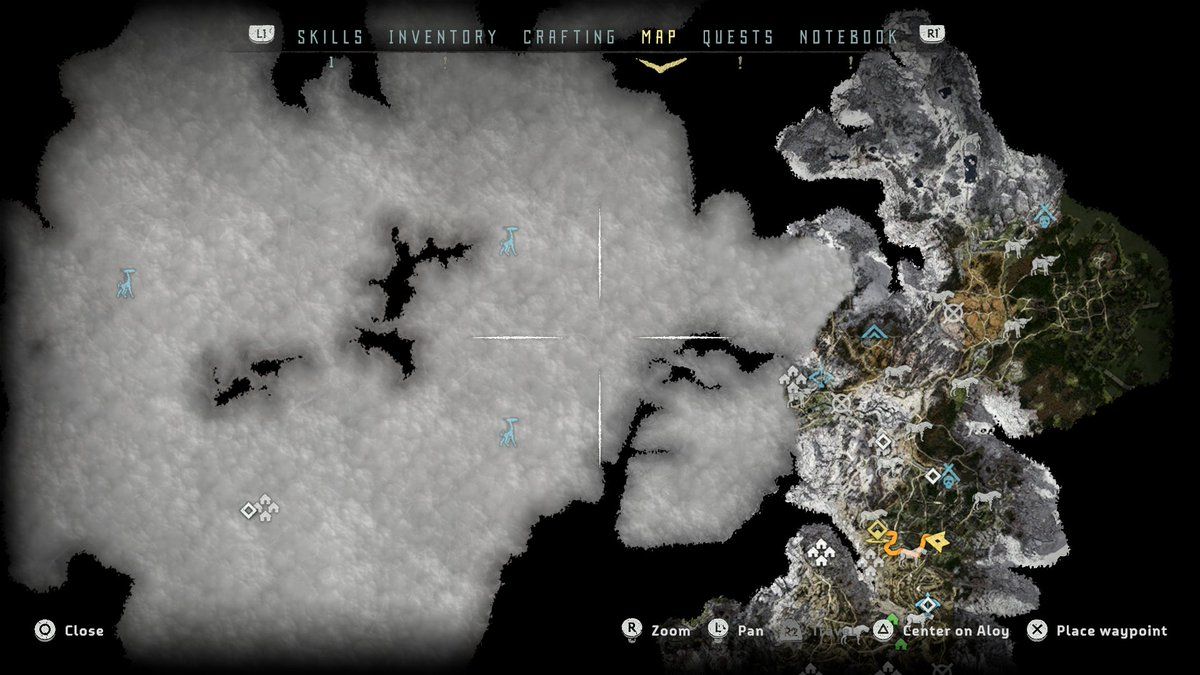Open the Quests tab
Screen dimensions: 1200x675
click(738, 37)
